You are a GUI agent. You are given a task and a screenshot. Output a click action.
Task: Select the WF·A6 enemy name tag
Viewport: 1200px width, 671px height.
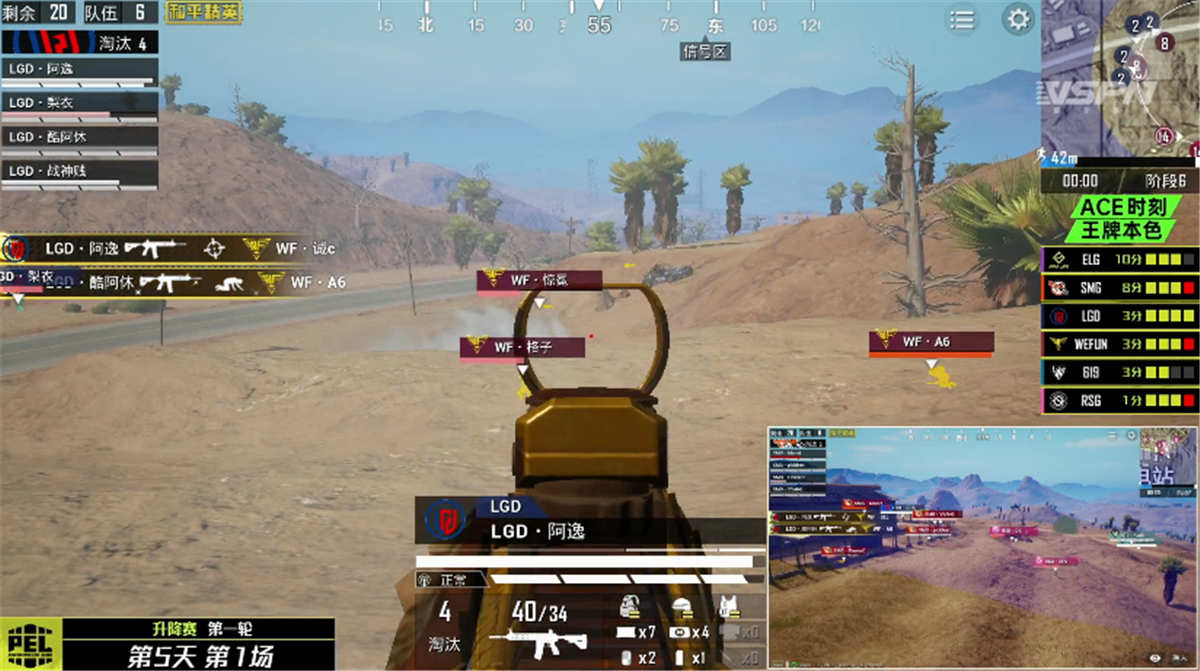pos(930,342)
